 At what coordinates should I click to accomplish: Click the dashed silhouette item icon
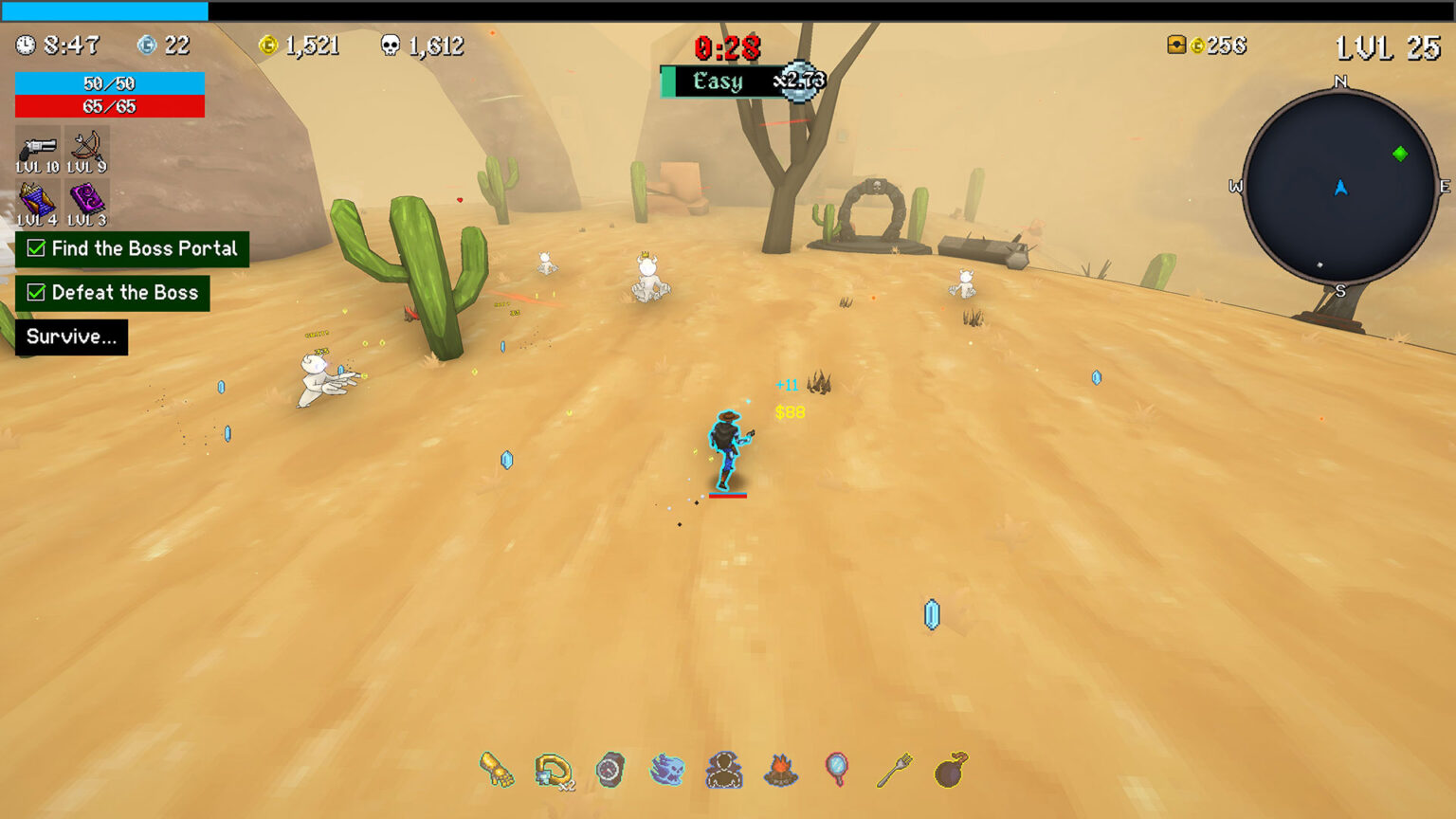tap(724, 770)
